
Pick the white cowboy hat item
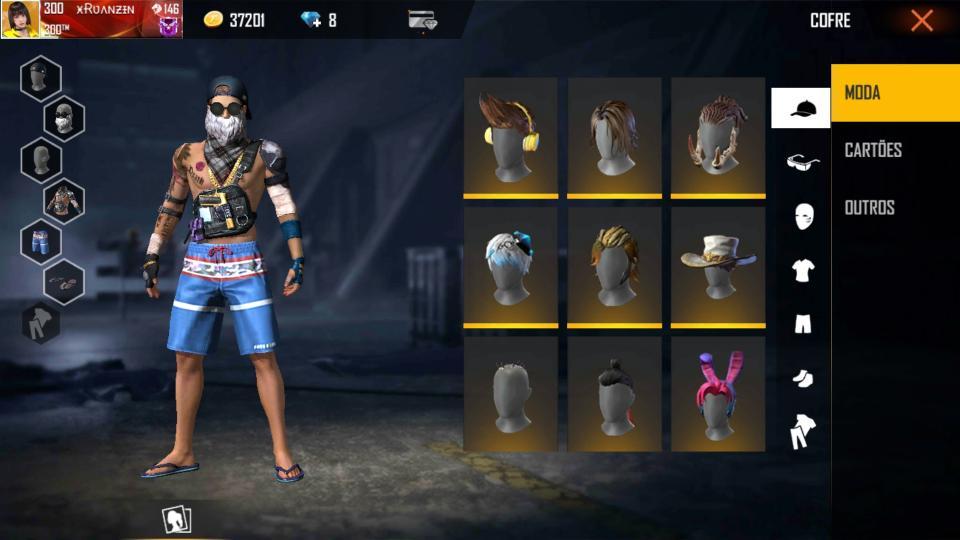click(717, 266)
